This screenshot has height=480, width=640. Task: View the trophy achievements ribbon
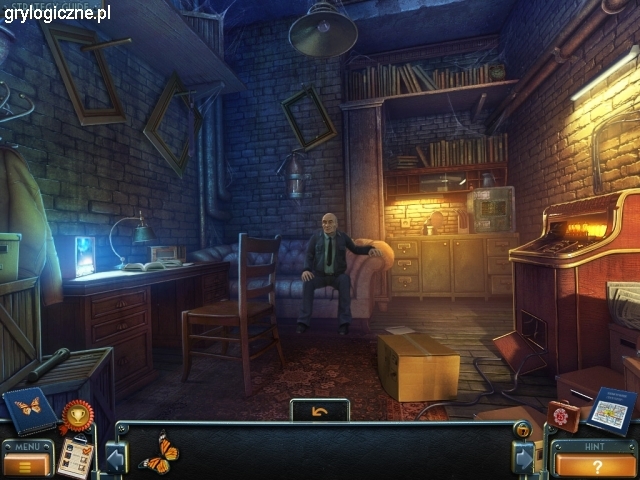click(x=76, y=413)
